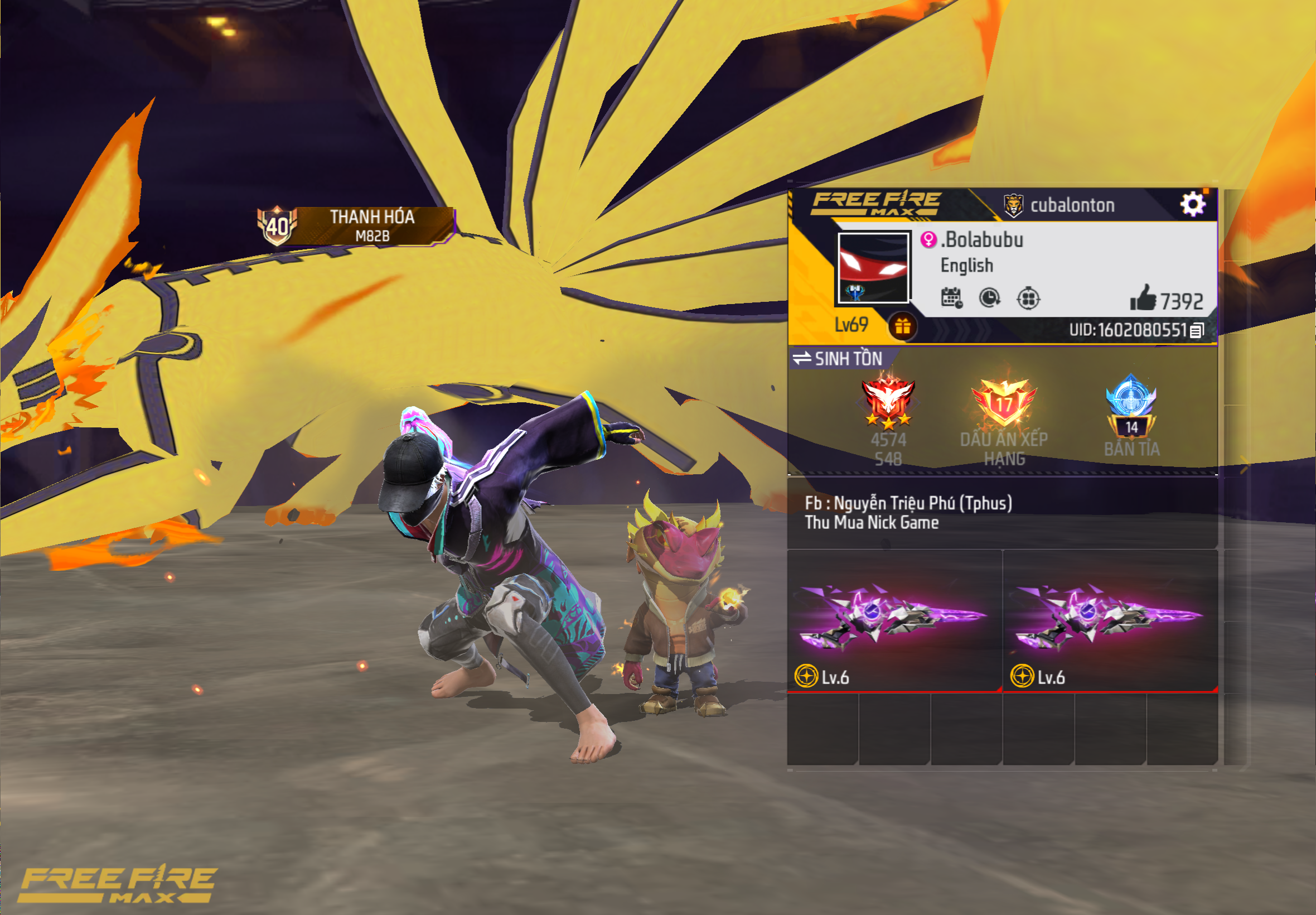Open the SINH TỒN stats section header
The image size is (1316, 915).
(848, 359)
